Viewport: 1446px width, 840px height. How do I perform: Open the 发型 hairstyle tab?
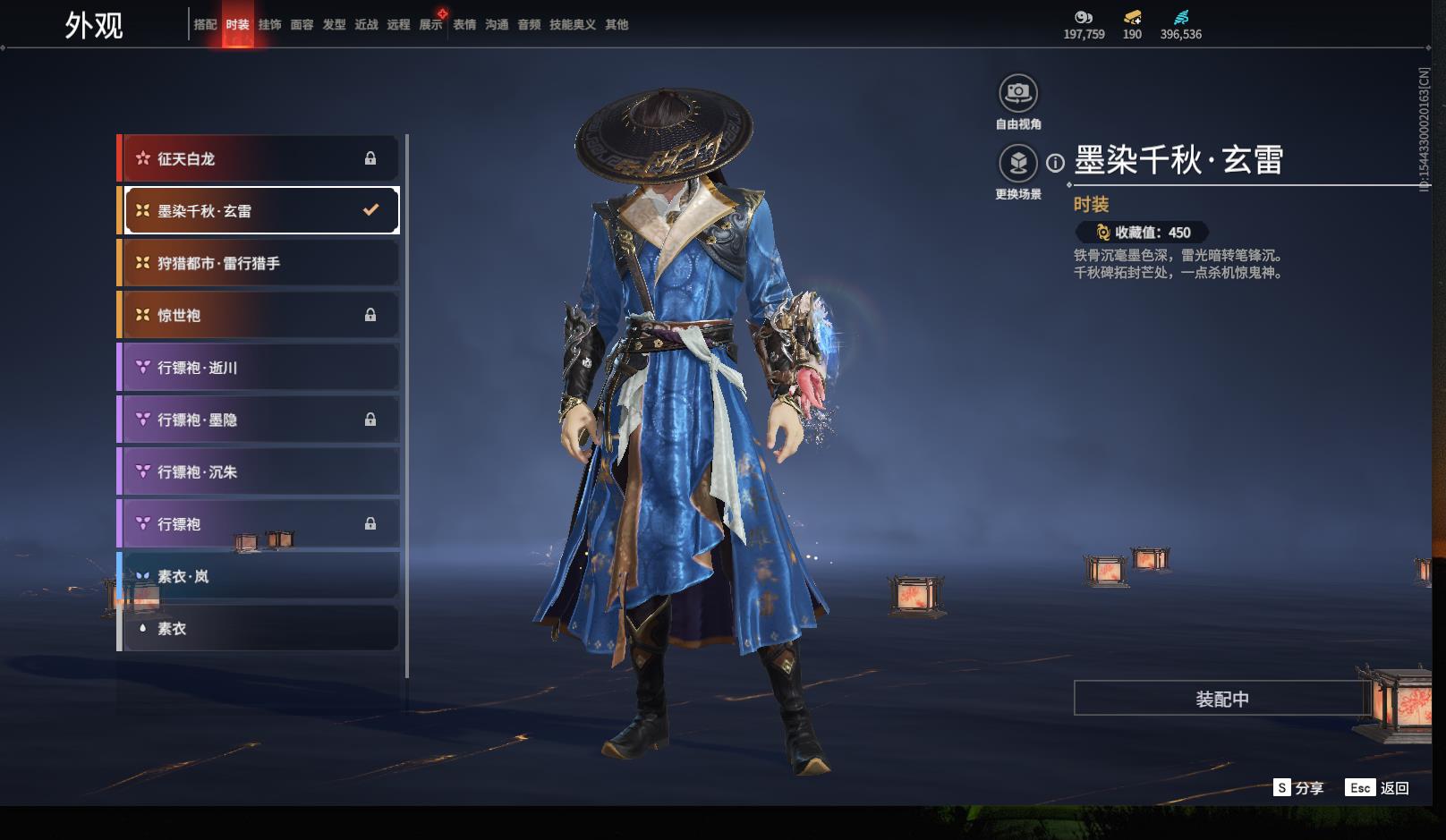click(334, 25)
